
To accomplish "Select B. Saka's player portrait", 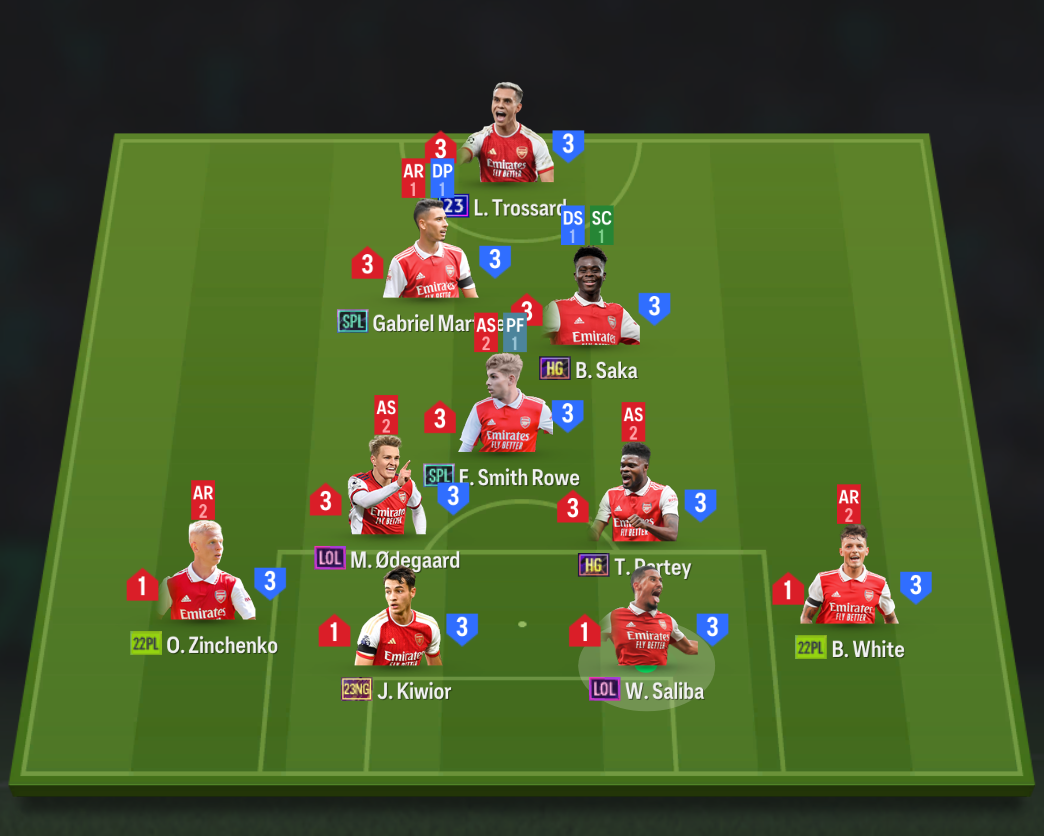I will point(591,301).
